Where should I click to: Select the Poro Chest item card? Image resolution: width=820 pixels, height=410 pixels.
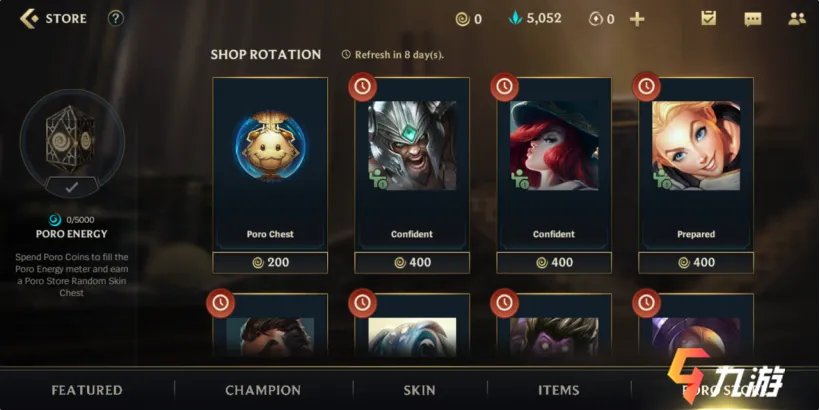(x=270, y=160)
